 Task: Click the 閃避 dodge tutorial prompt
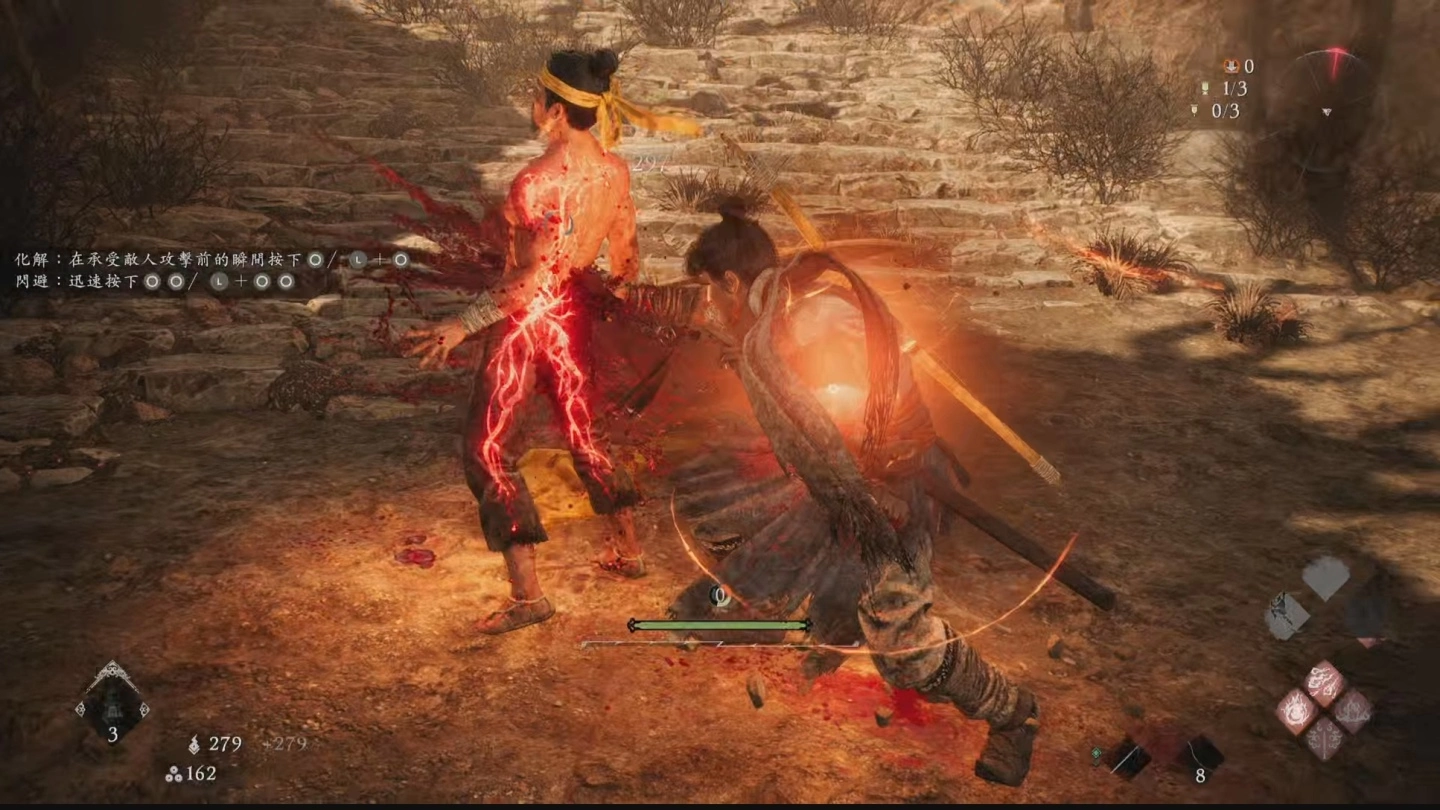pyautogui.click(x=30, y=283)
